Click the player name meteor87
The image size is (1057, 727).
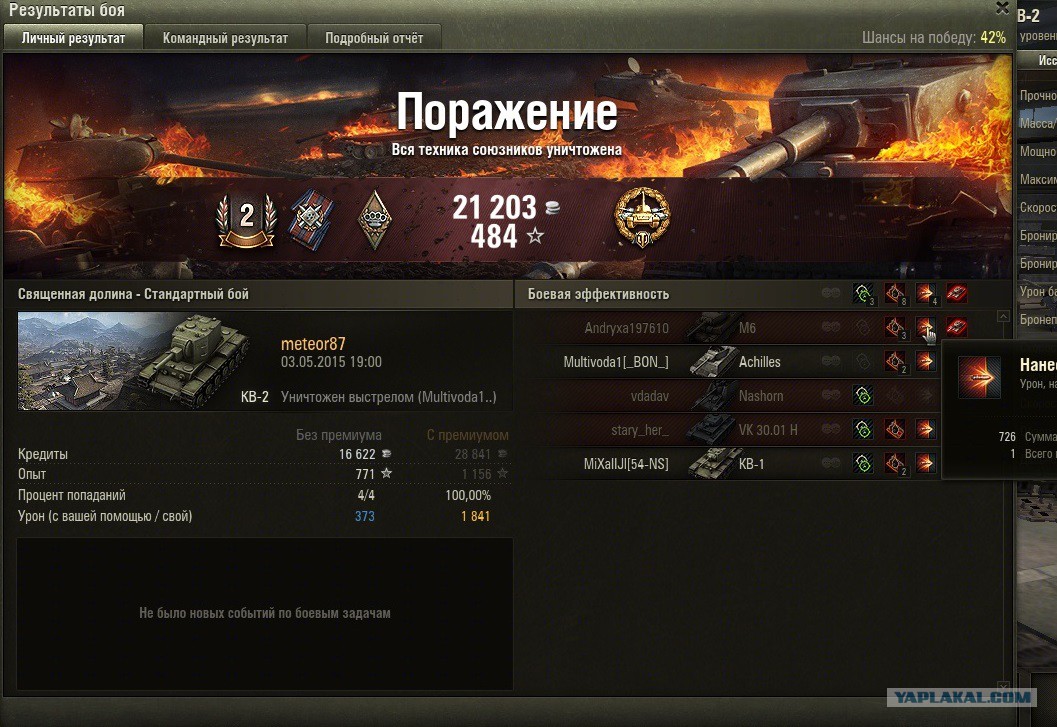tap(313, 344)
